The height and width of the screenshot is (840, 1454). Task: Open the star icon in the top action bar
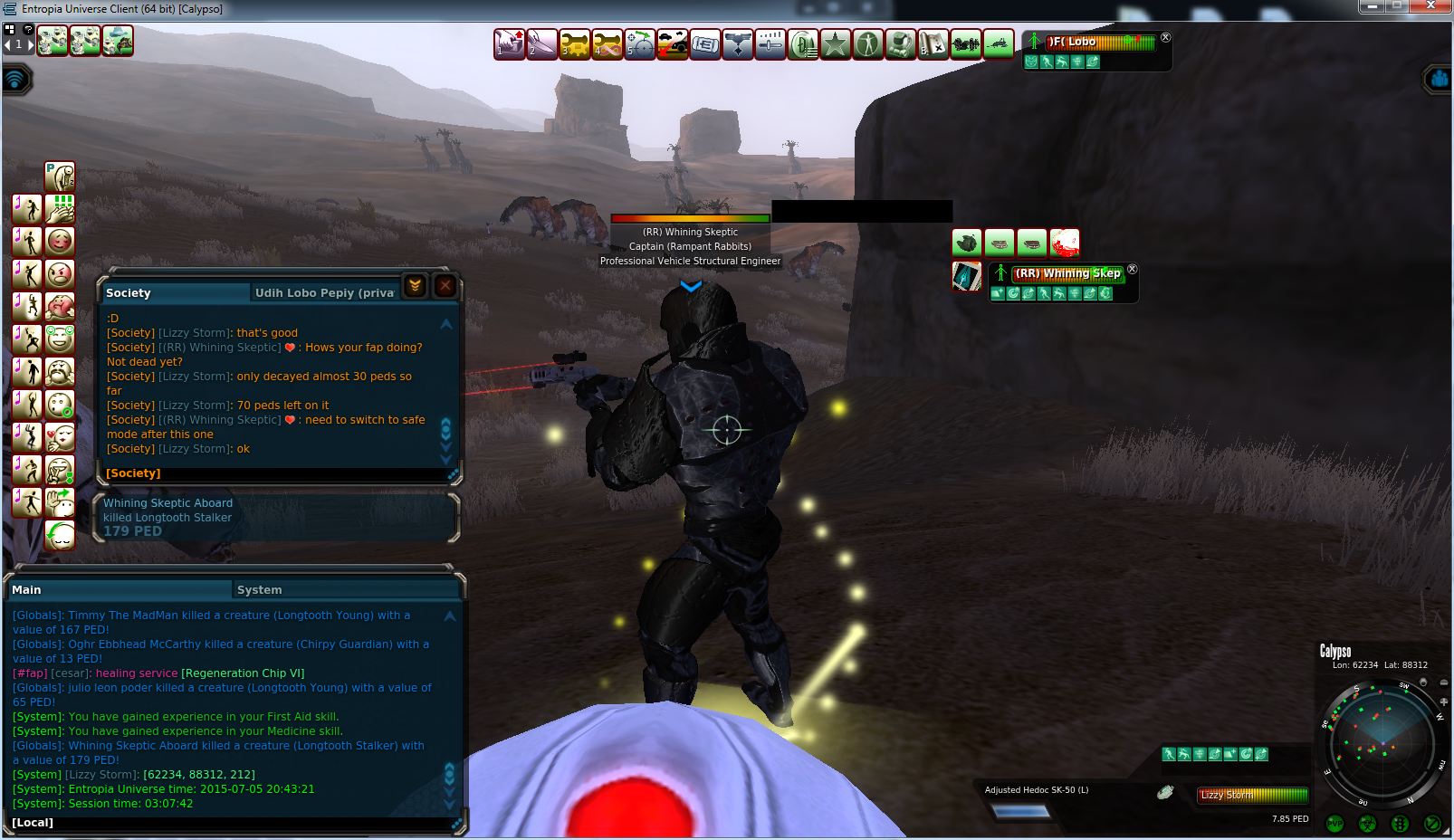(x=836, y=43)
